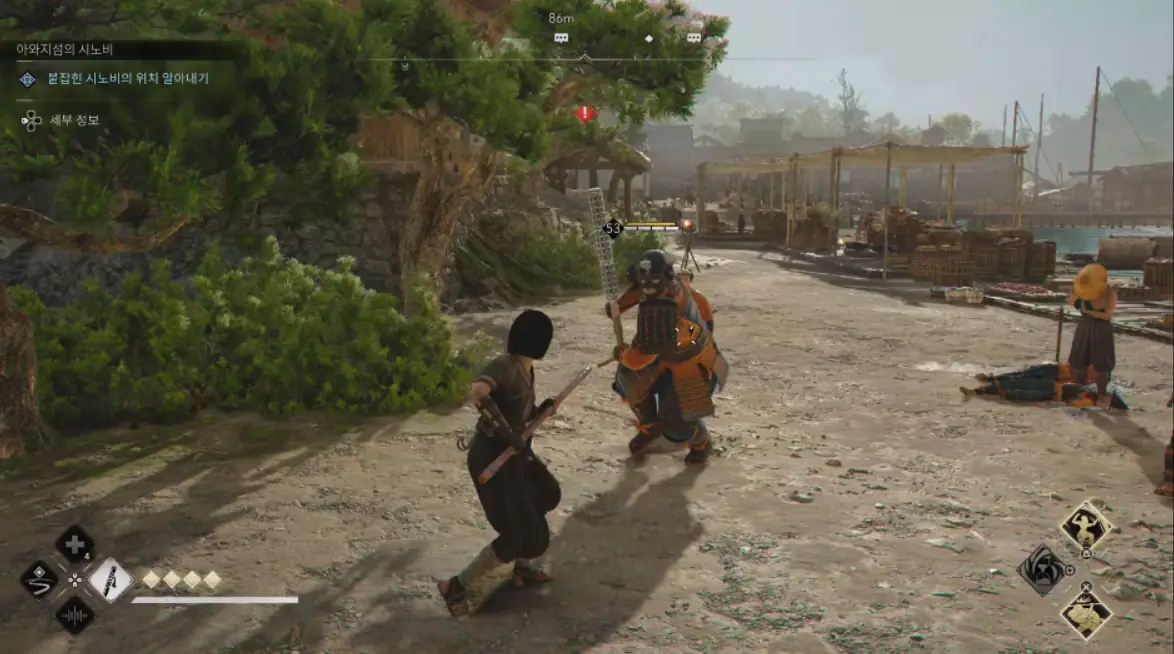This screenshot has width=1174, height=654.
Task: Select the highlighted weapon slot in the quick wheel
Action: 109,580
